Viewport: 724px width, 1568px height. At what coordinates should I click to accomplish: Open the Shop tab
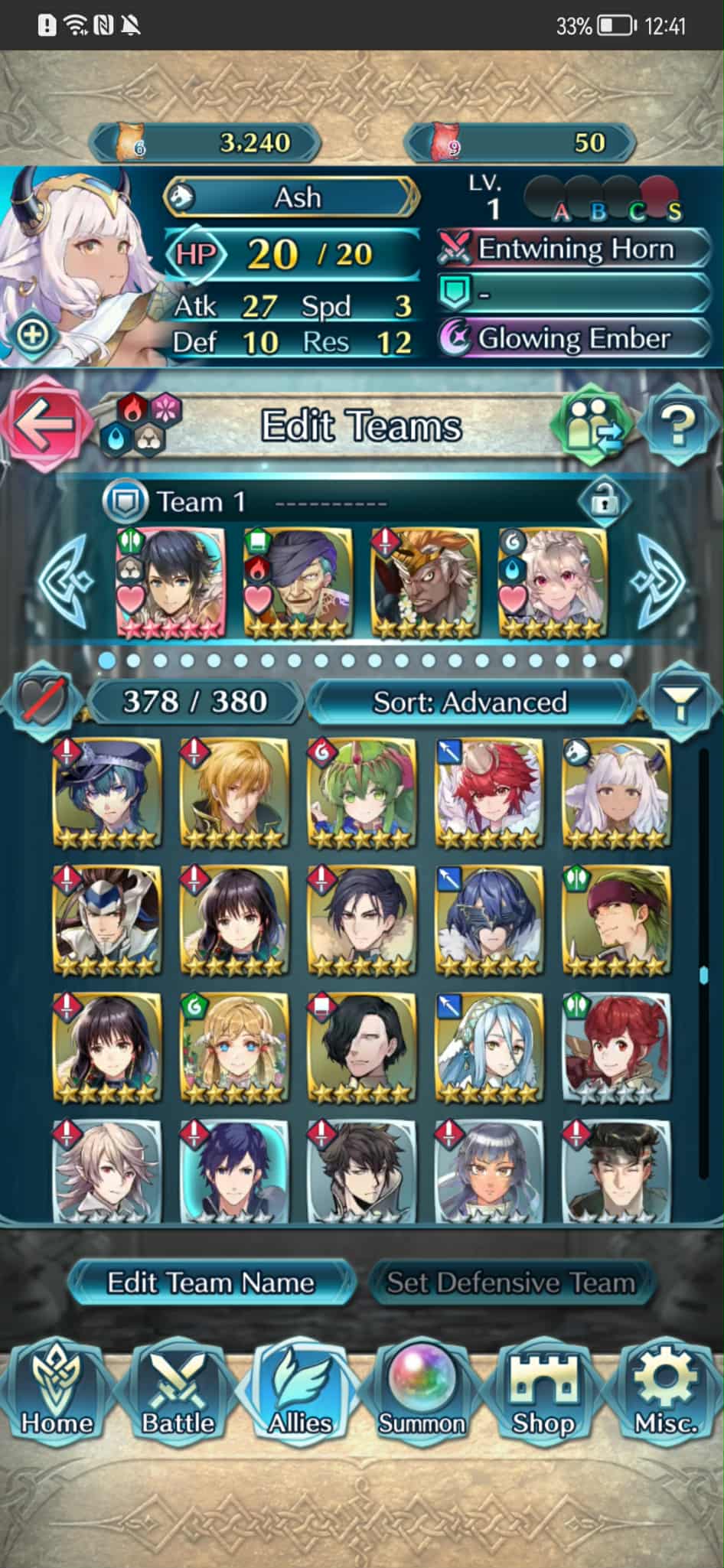pos(543,1394)
